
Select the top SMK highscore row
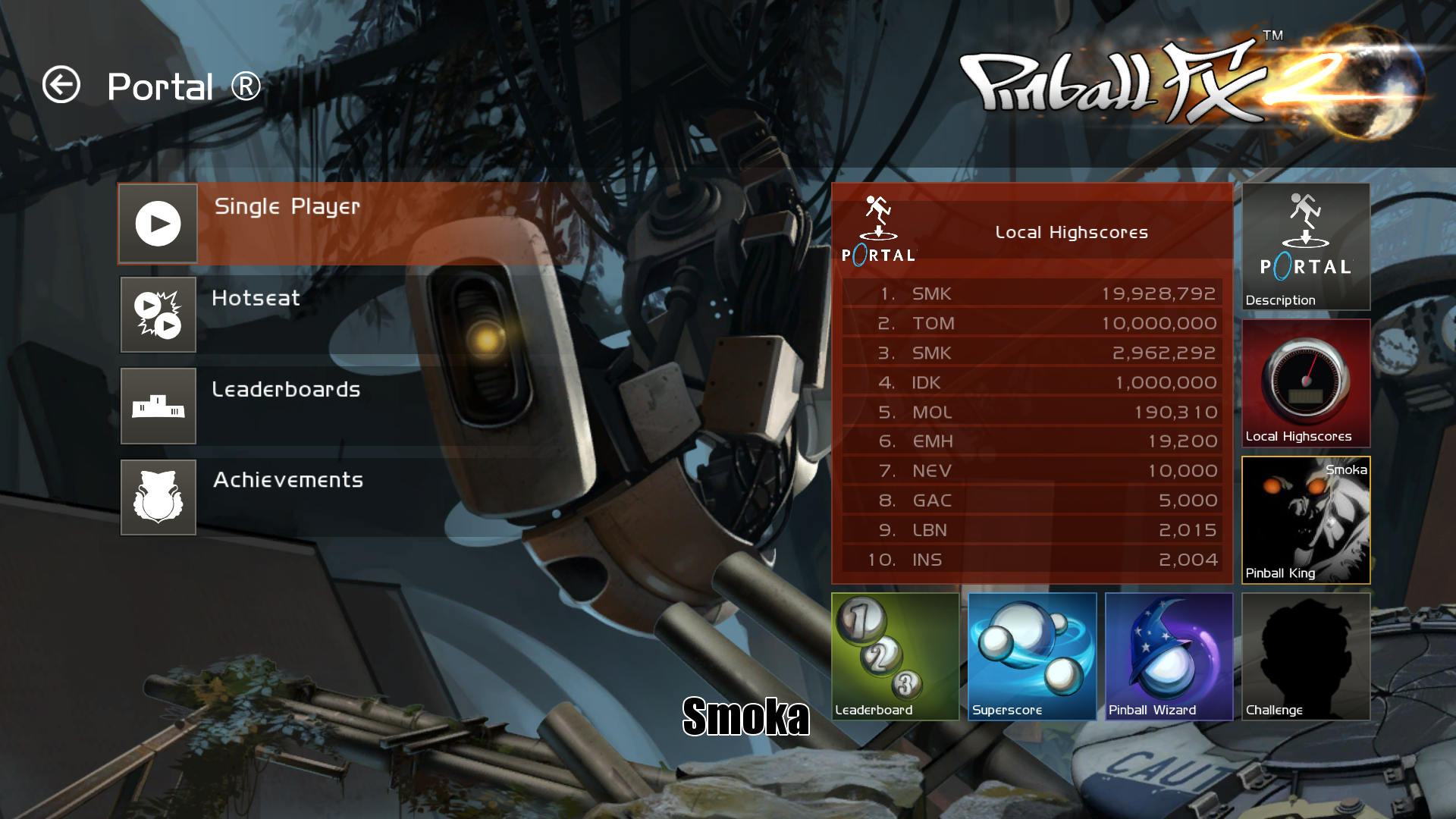tap(1031, 293)
